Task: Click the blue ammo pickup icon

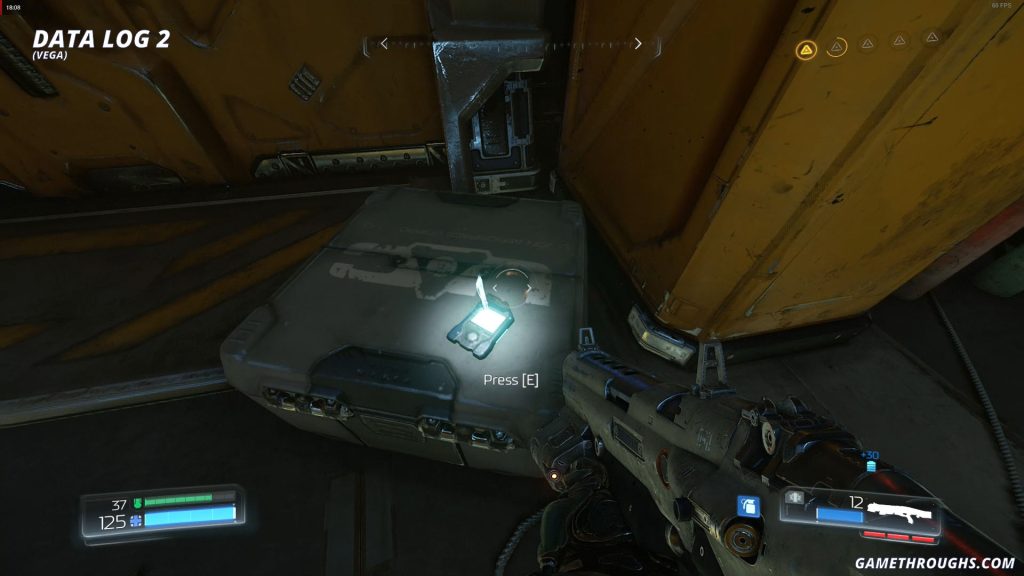Action: click(x=869, y=466)
